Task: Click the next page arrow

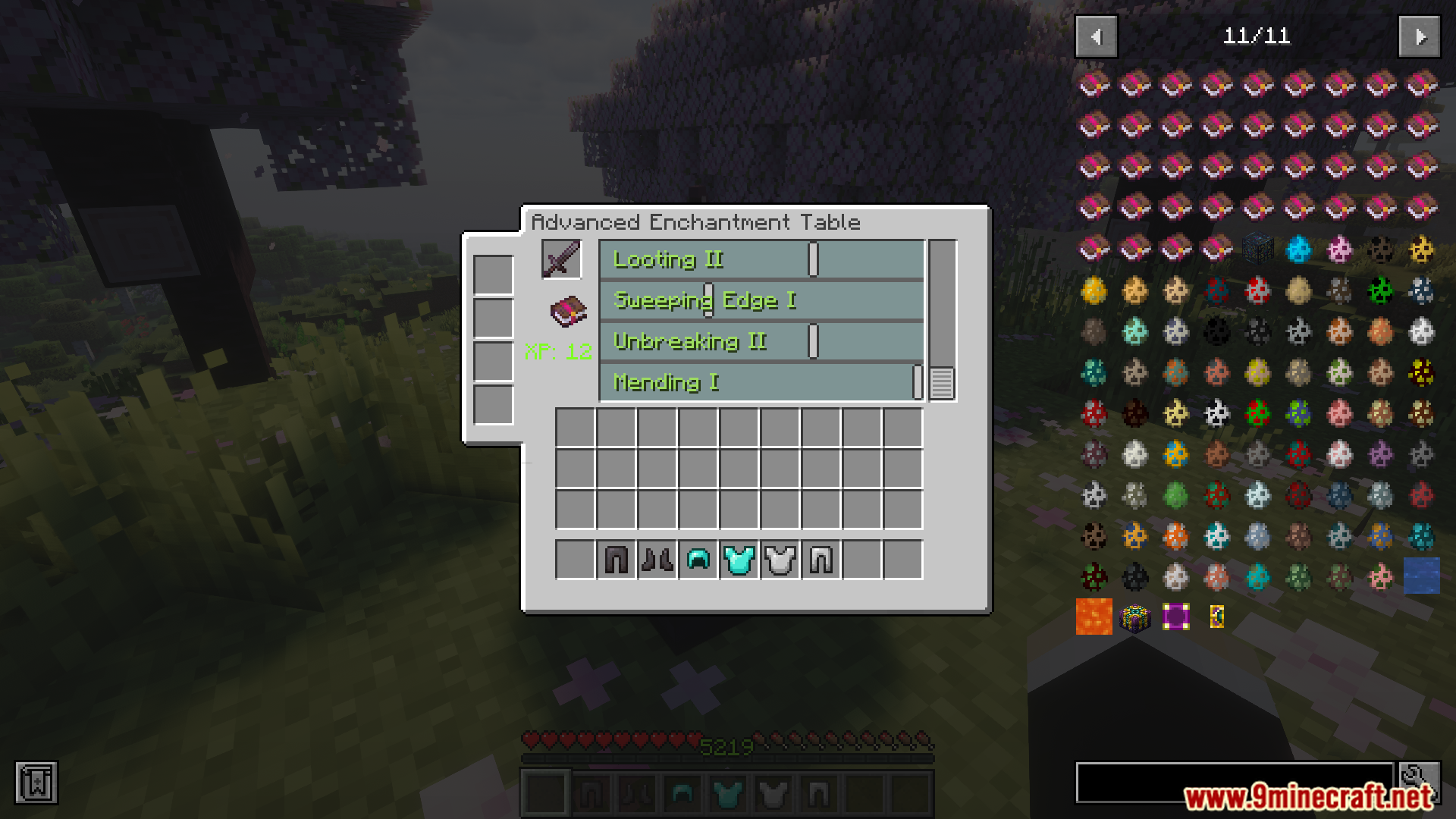Action: (x=1419, y=36)
